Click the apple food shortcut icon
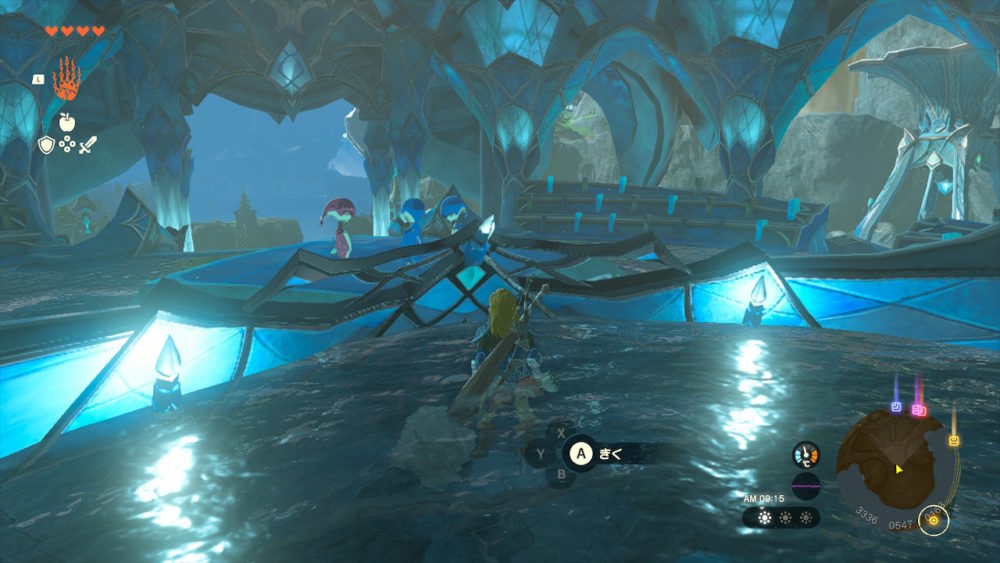Screen dimensions: 1000x563 click(66, 123)
